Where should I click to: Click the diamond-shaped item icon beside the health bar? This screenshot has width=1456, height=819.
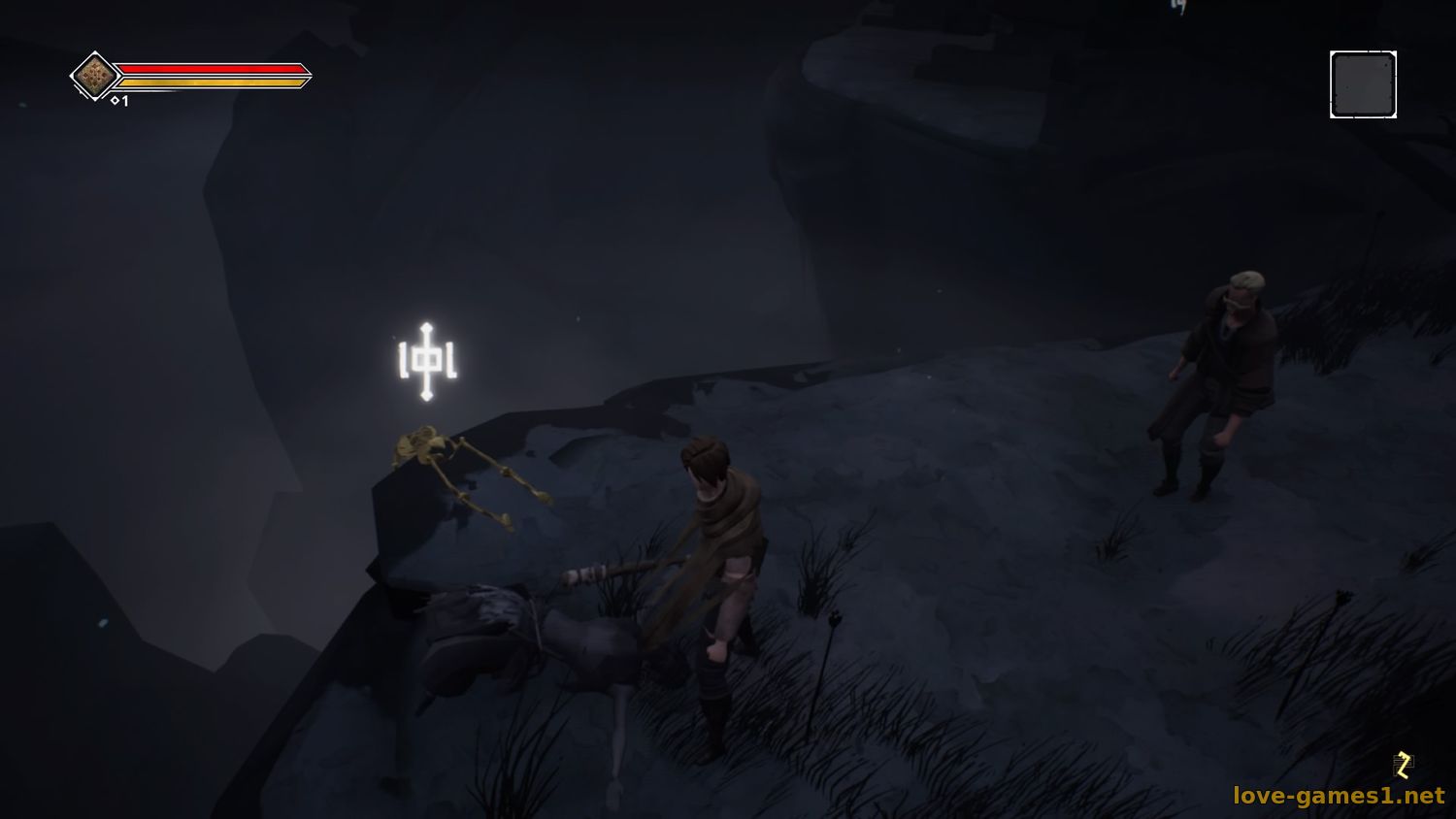tap(94, 76)
